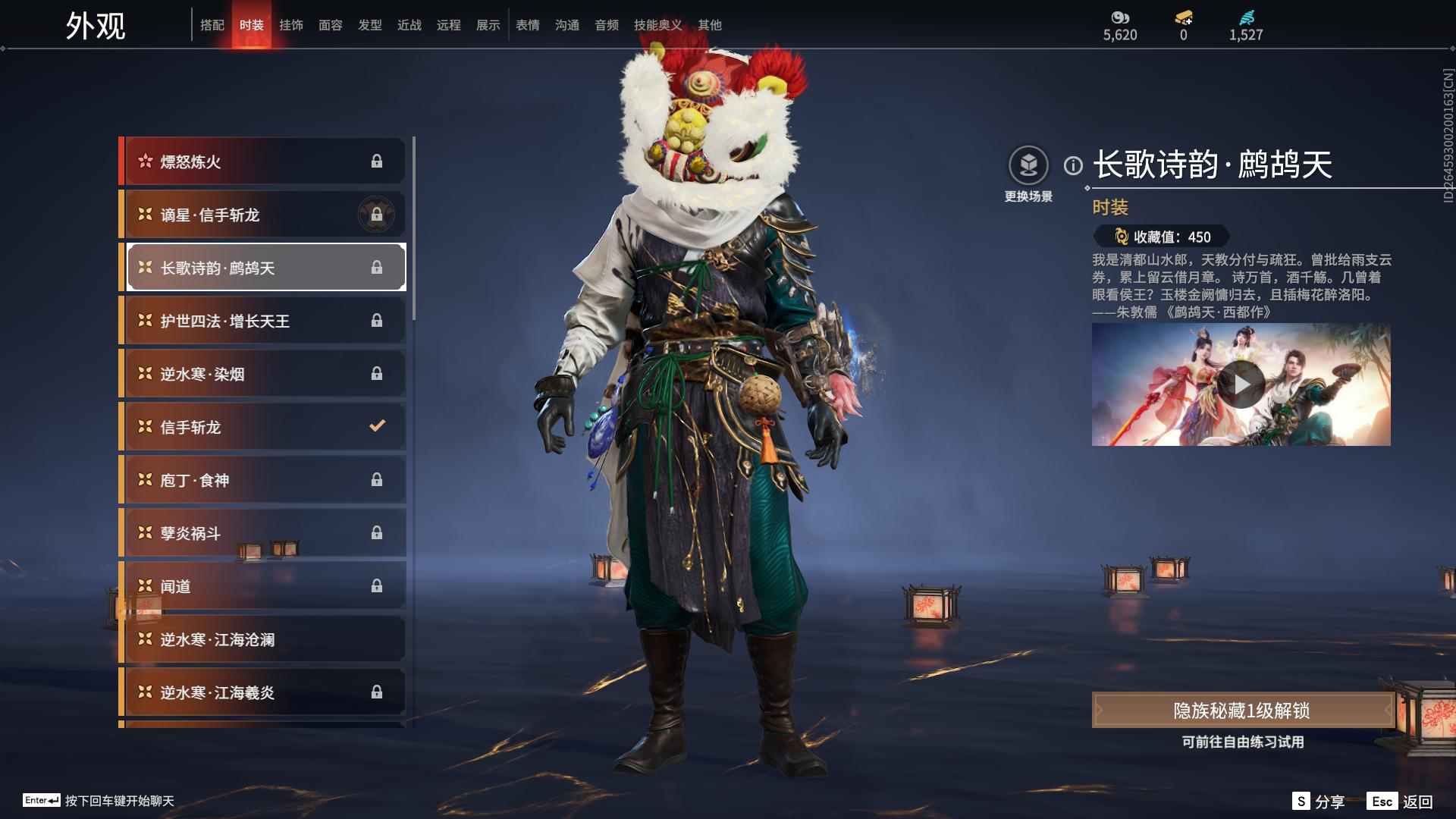Open the 挂饰 accessories tab
Screen dimensions: 1456x819
[290, 25]
